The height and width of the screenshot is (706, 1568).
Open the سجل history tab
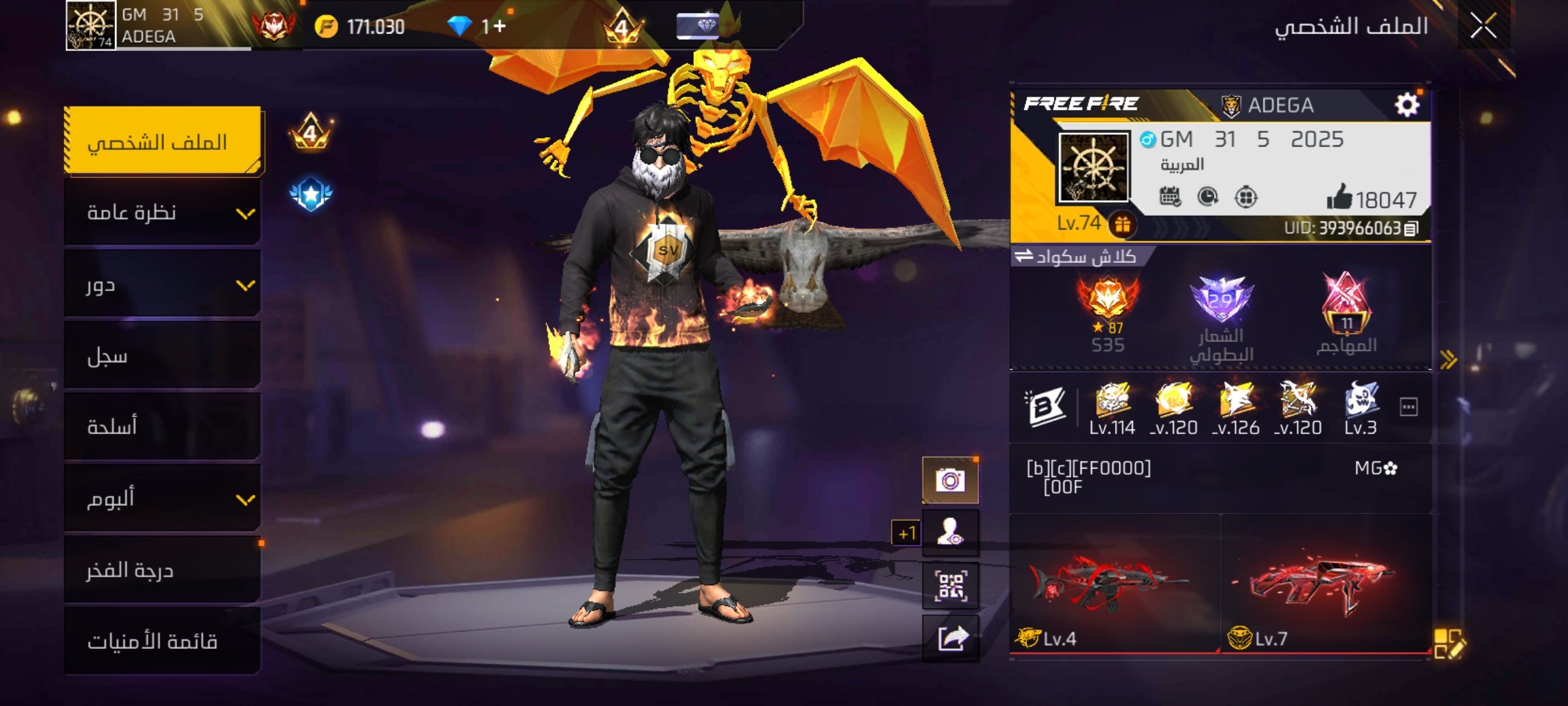coord(163,356)
